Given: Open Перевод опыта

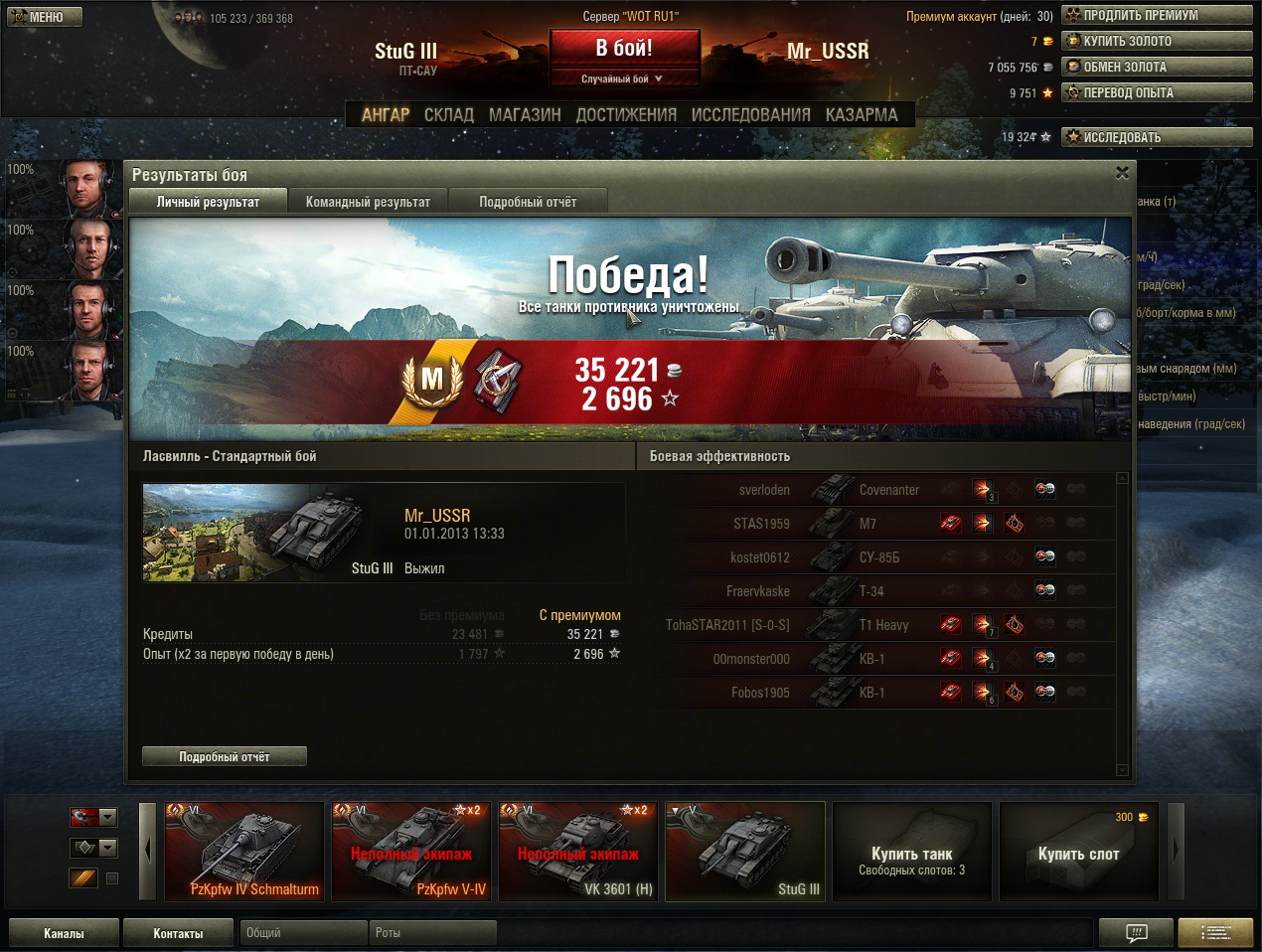Looking at the screenshot, I should (x=1156, y=93).
